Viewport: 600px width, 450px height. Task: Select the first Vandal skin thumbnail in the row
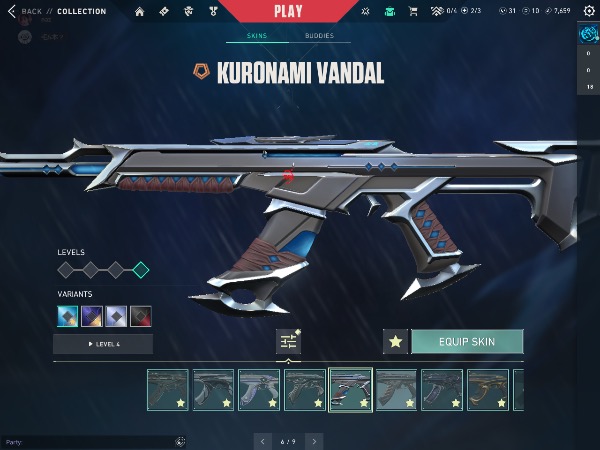coord(167,390)
